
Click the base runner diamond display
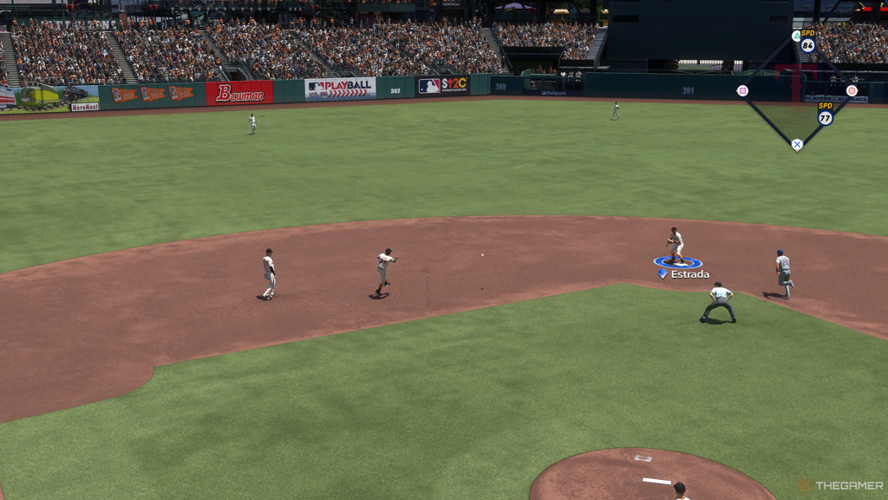tap(797, 92)
